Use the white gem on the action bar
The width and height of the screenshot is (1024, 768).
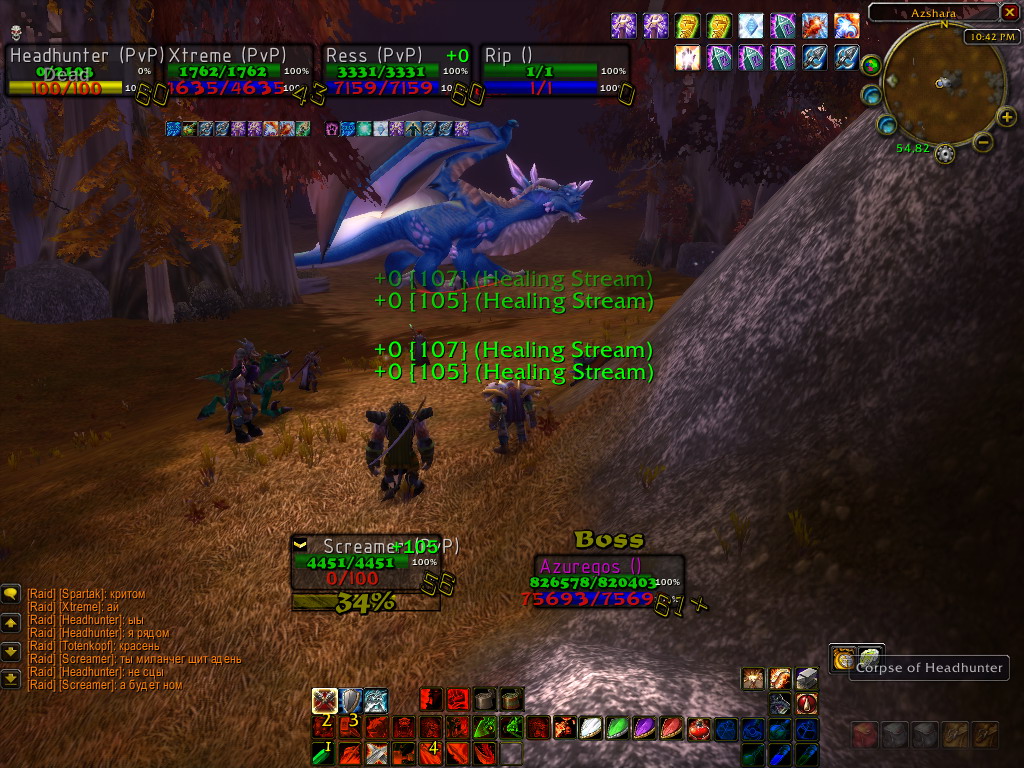(592, 728)
